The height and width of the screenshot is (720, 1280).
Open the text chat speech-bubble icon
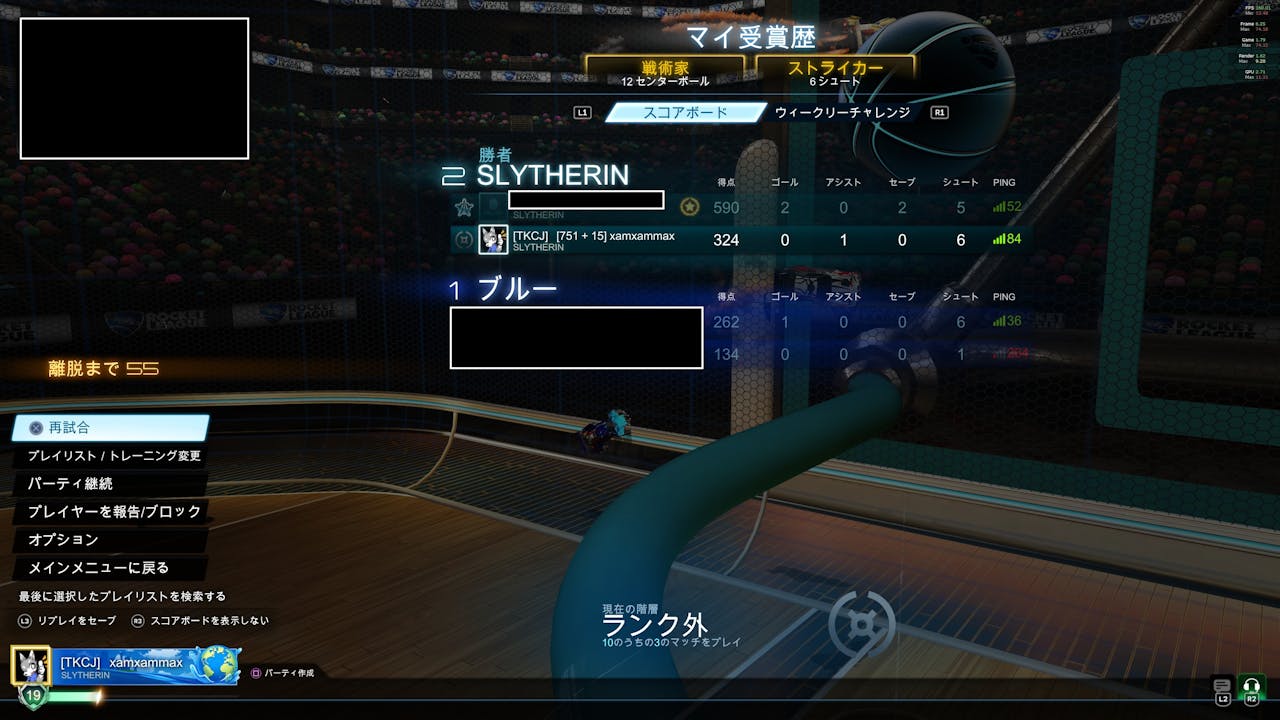point(1222,686)
